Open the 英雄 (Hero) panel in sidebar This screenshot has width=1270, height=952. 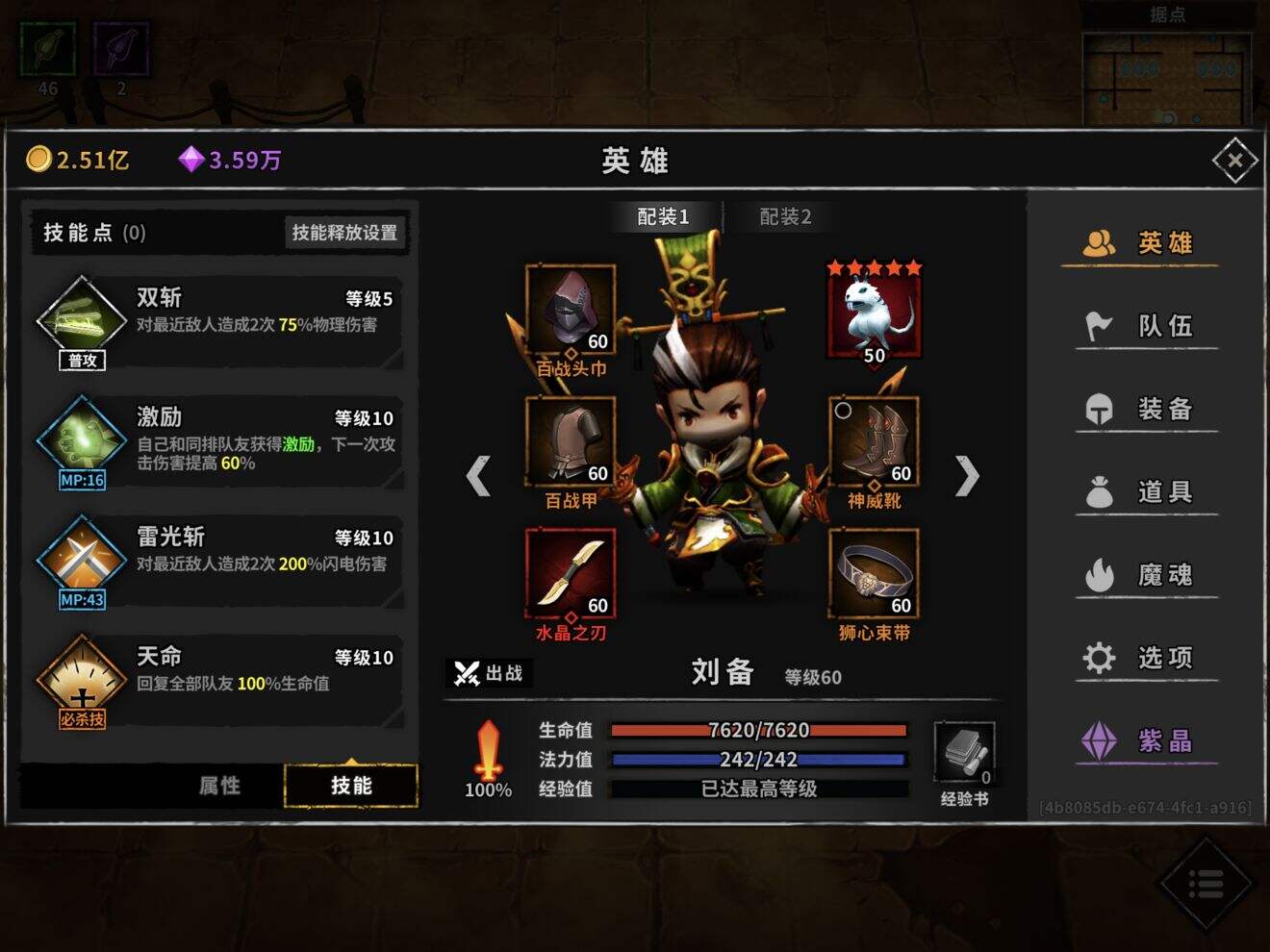[x=1145, y=242]
